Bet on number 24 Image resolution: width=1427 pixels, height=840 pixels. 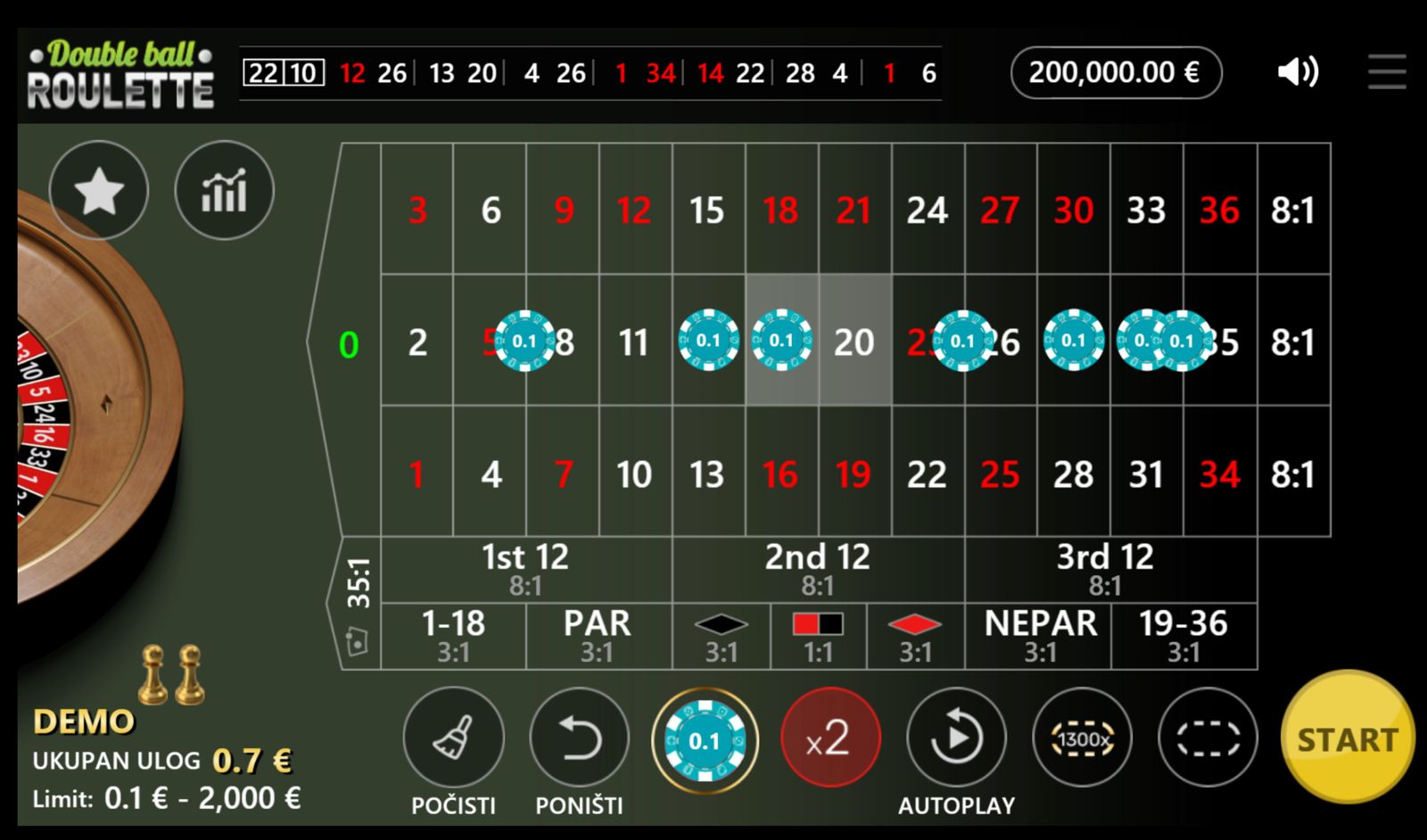[x=927, y=210]
